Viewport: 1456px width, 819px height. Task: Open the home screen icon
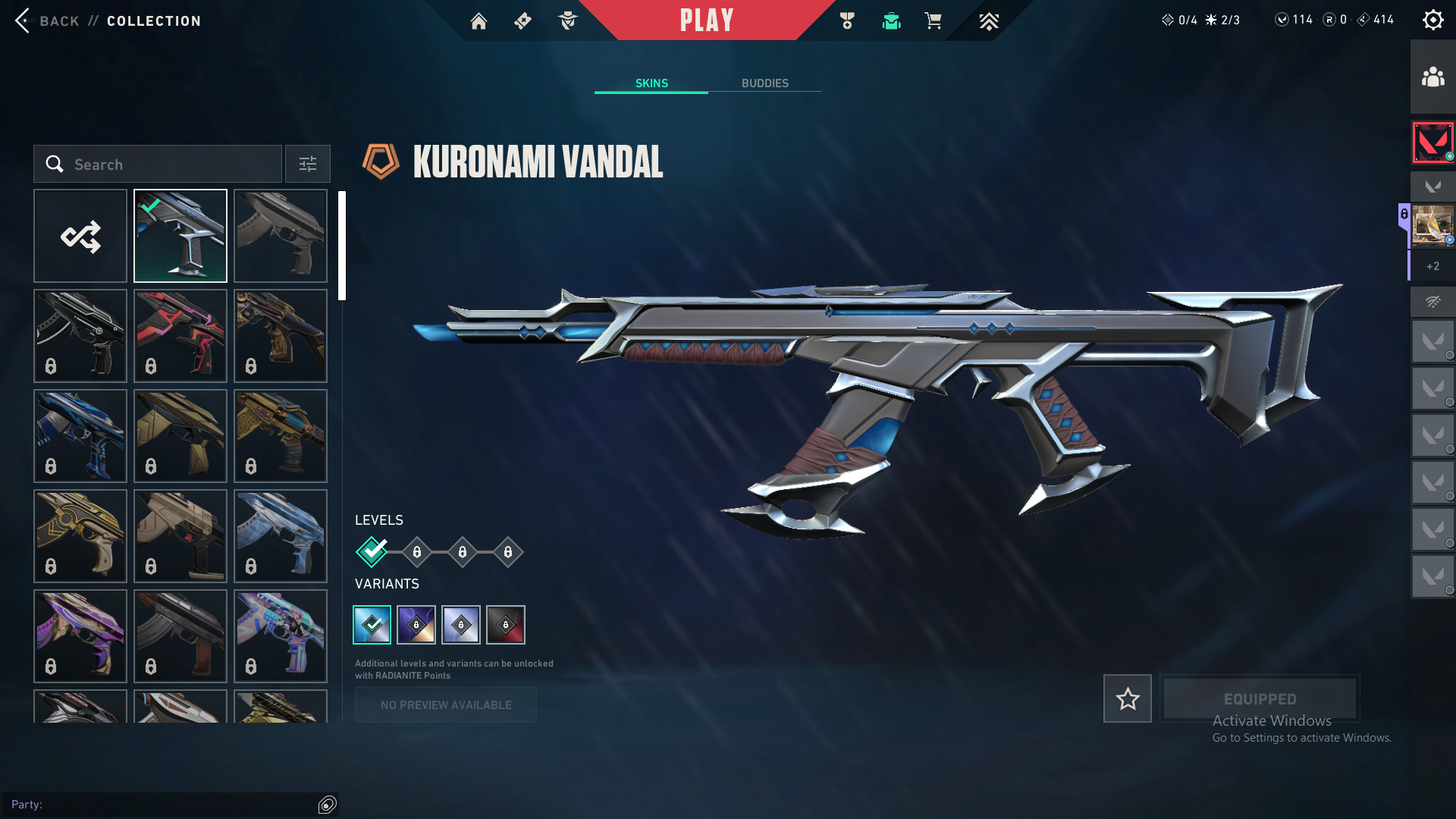(x=479, y=21)
